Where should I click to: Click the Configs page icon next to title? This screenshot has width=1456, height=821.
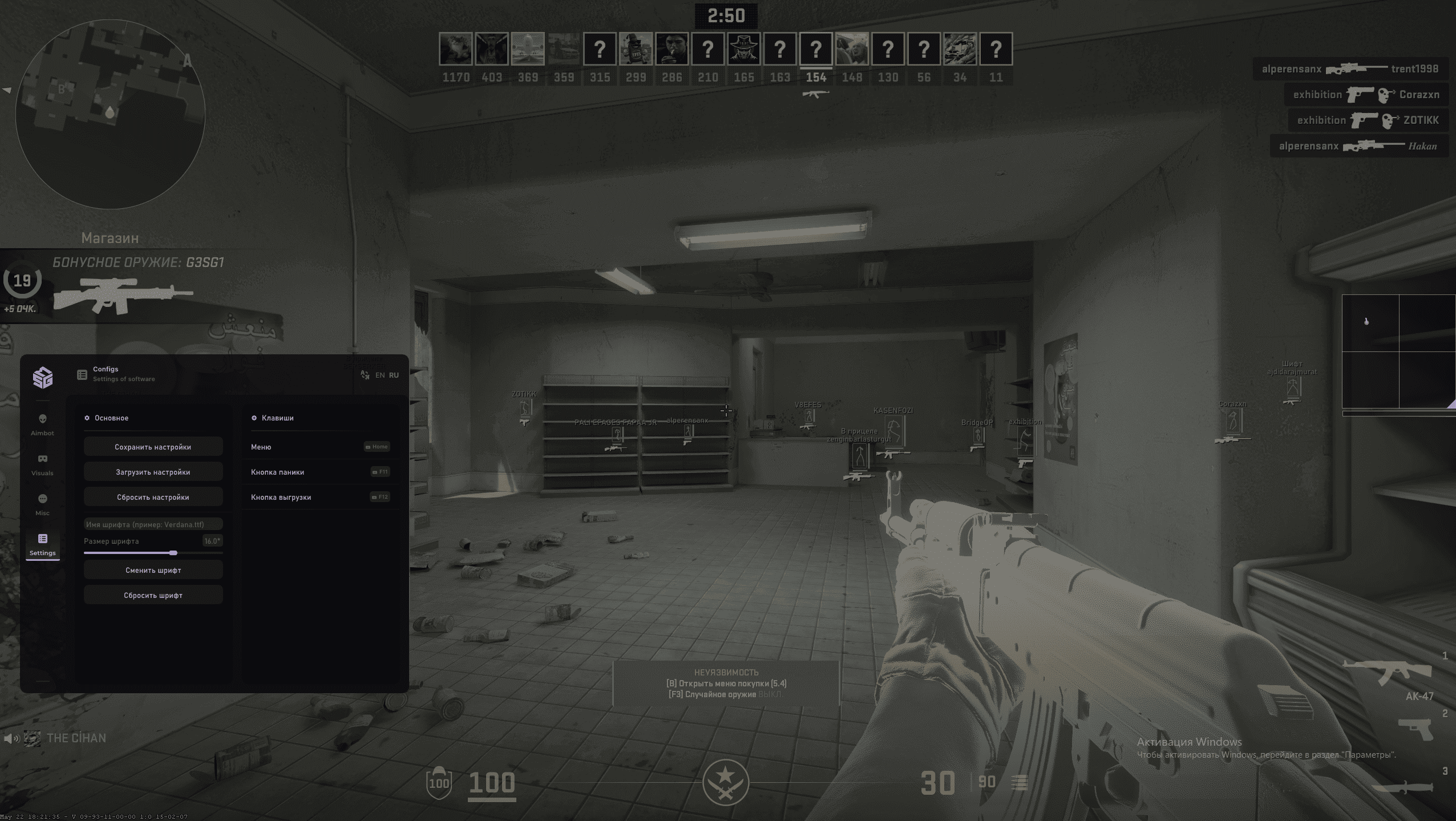[82, 375]
